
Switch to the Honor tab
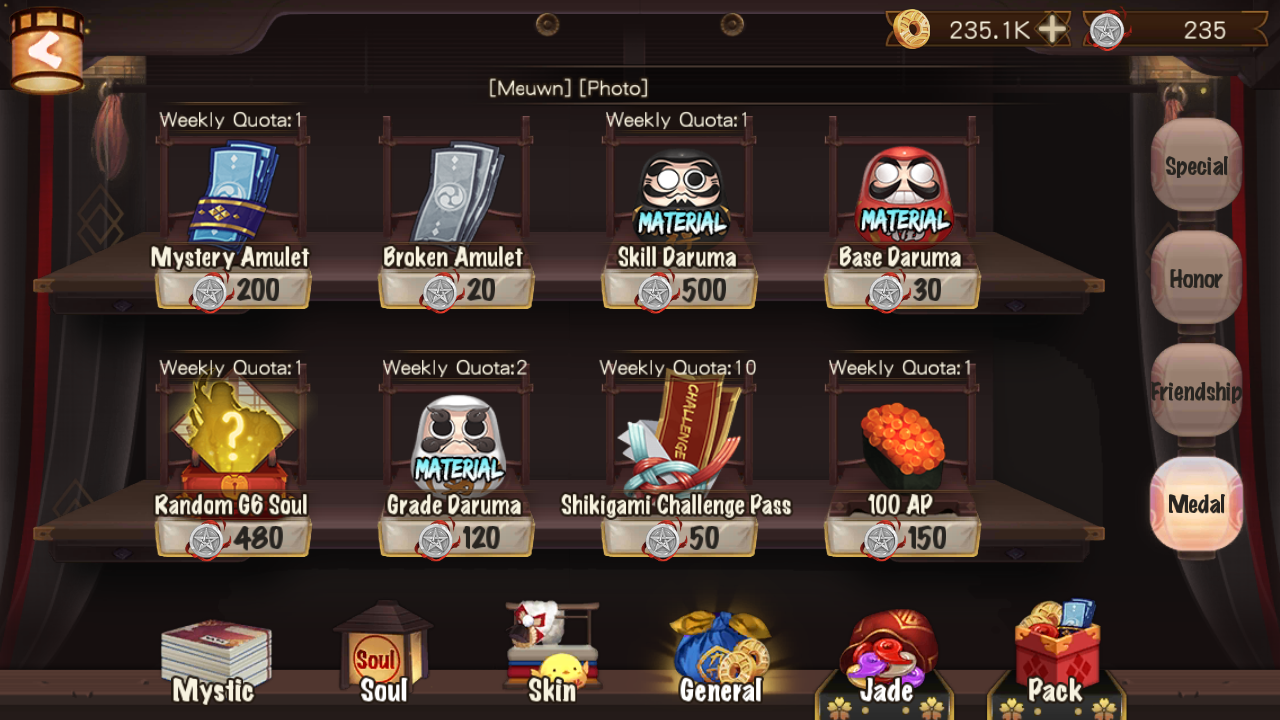[x=1196, y=280]
